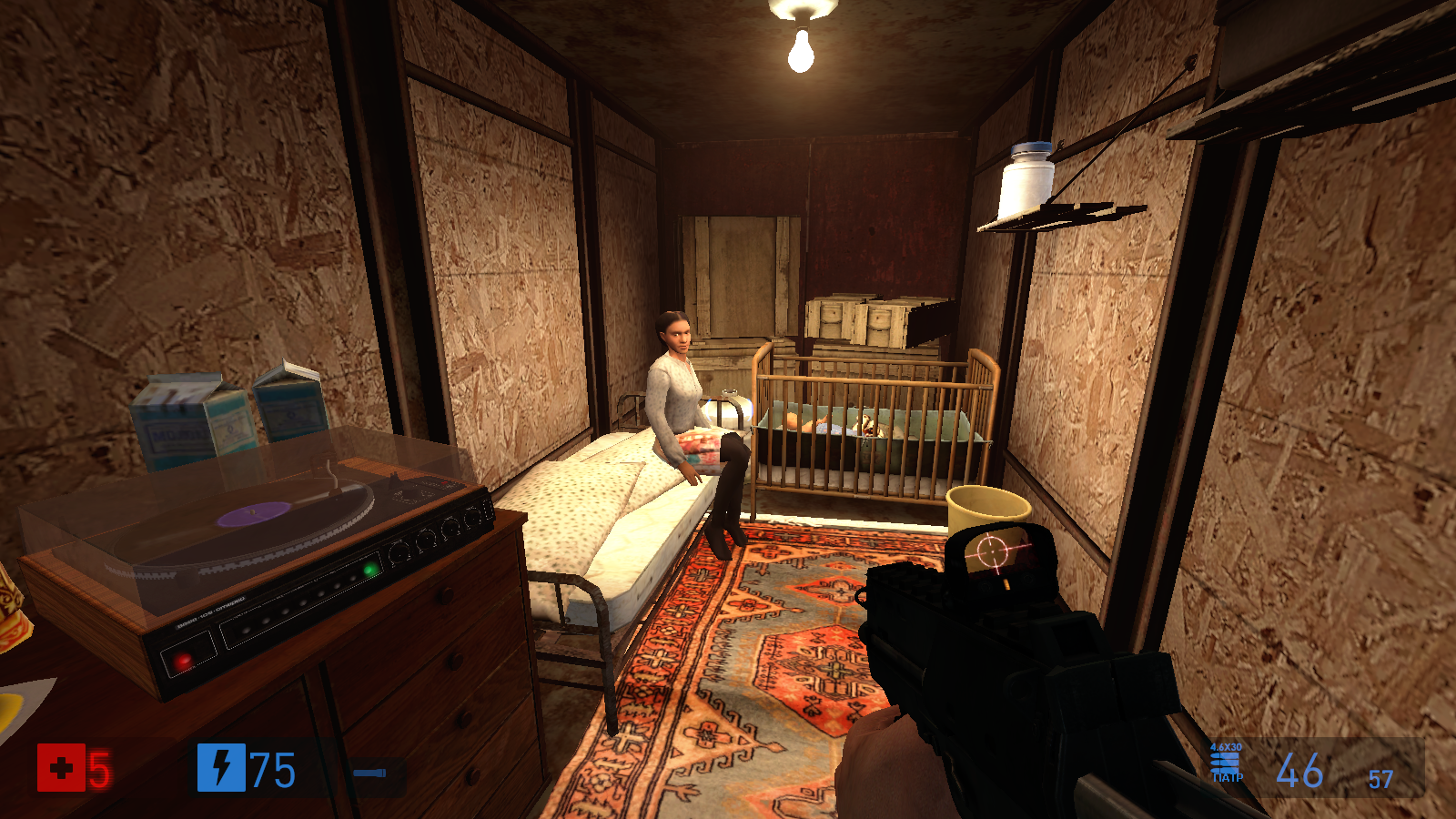
Task: Click the 4.6x30 ammo type icon
Action: pos(1226,763)
